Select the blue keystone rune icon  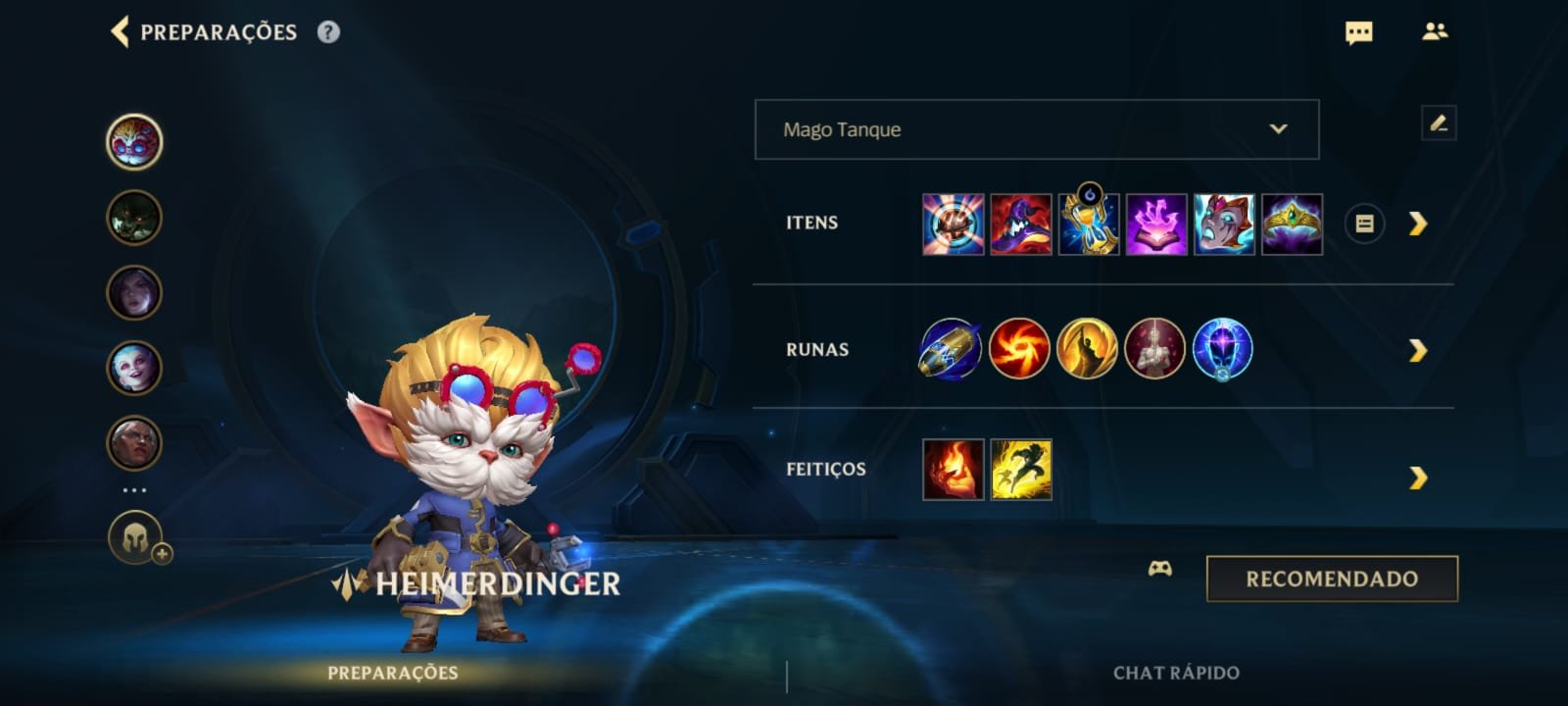point(949,349)
